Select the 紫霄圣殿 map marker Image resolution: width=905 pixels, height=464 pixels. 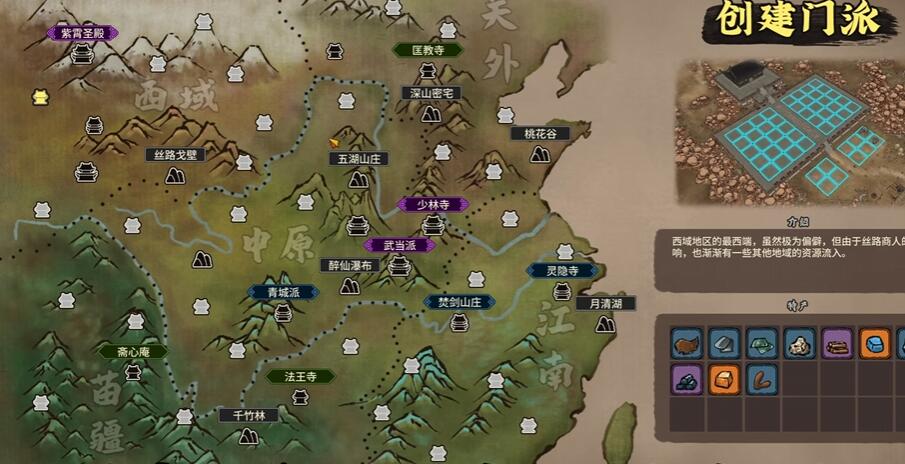pyautogui.click(x=81, y=33)
